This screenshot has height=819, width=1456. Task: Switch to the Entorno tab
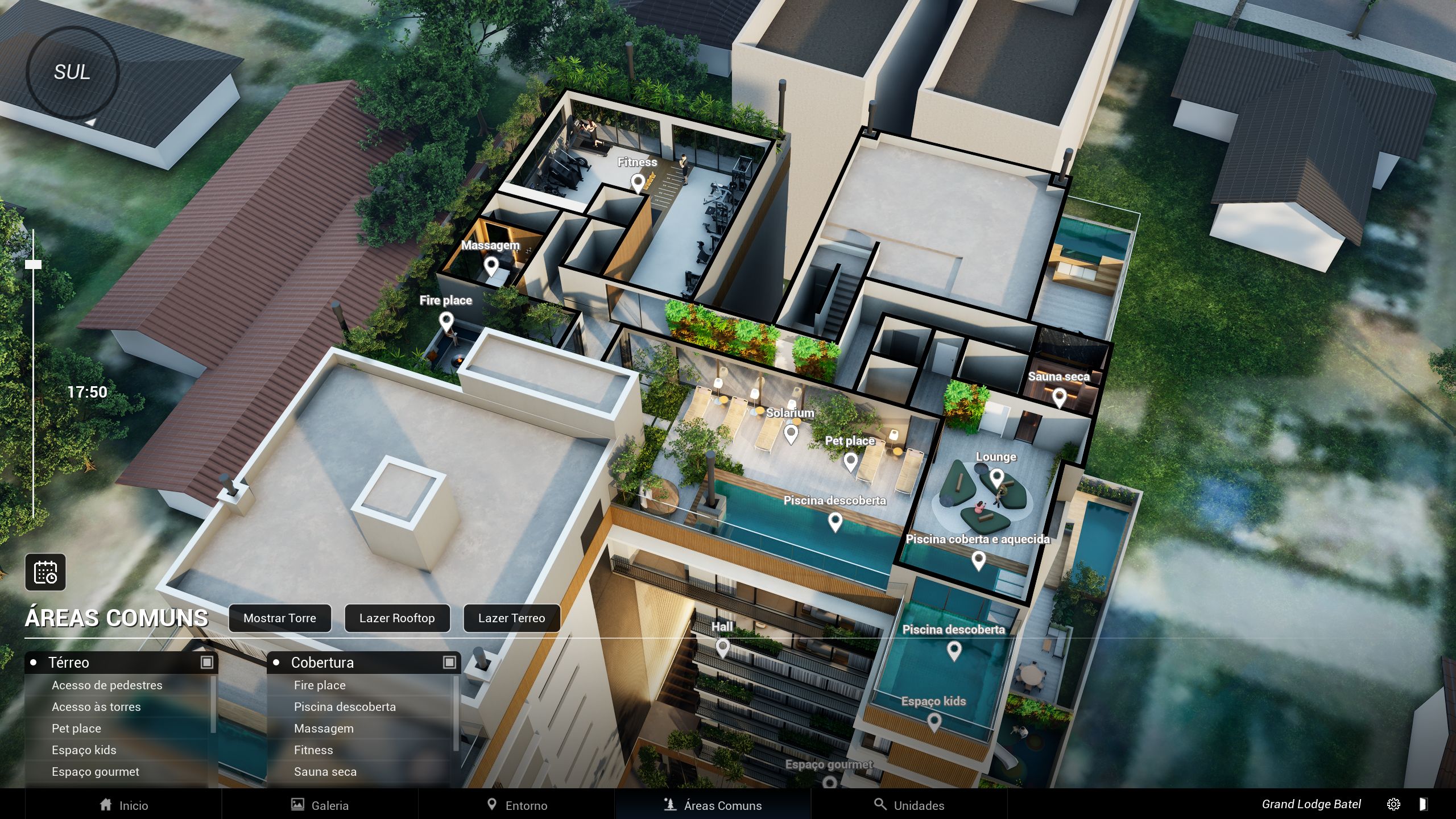pyautogui.click(x=516, y=805)
